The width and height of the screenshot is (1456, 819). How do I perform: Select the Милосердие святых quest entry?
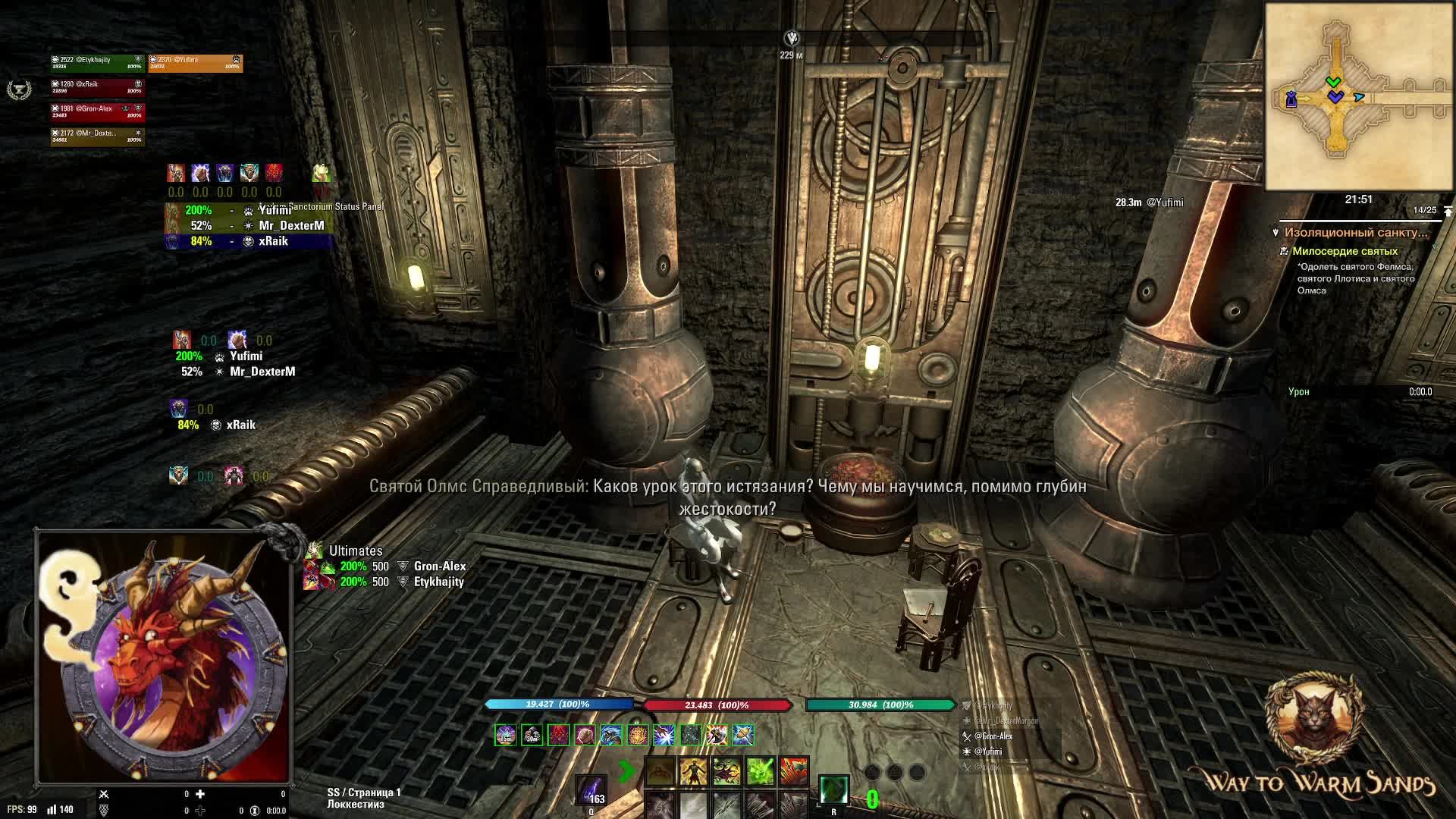tap(1345, 251)
